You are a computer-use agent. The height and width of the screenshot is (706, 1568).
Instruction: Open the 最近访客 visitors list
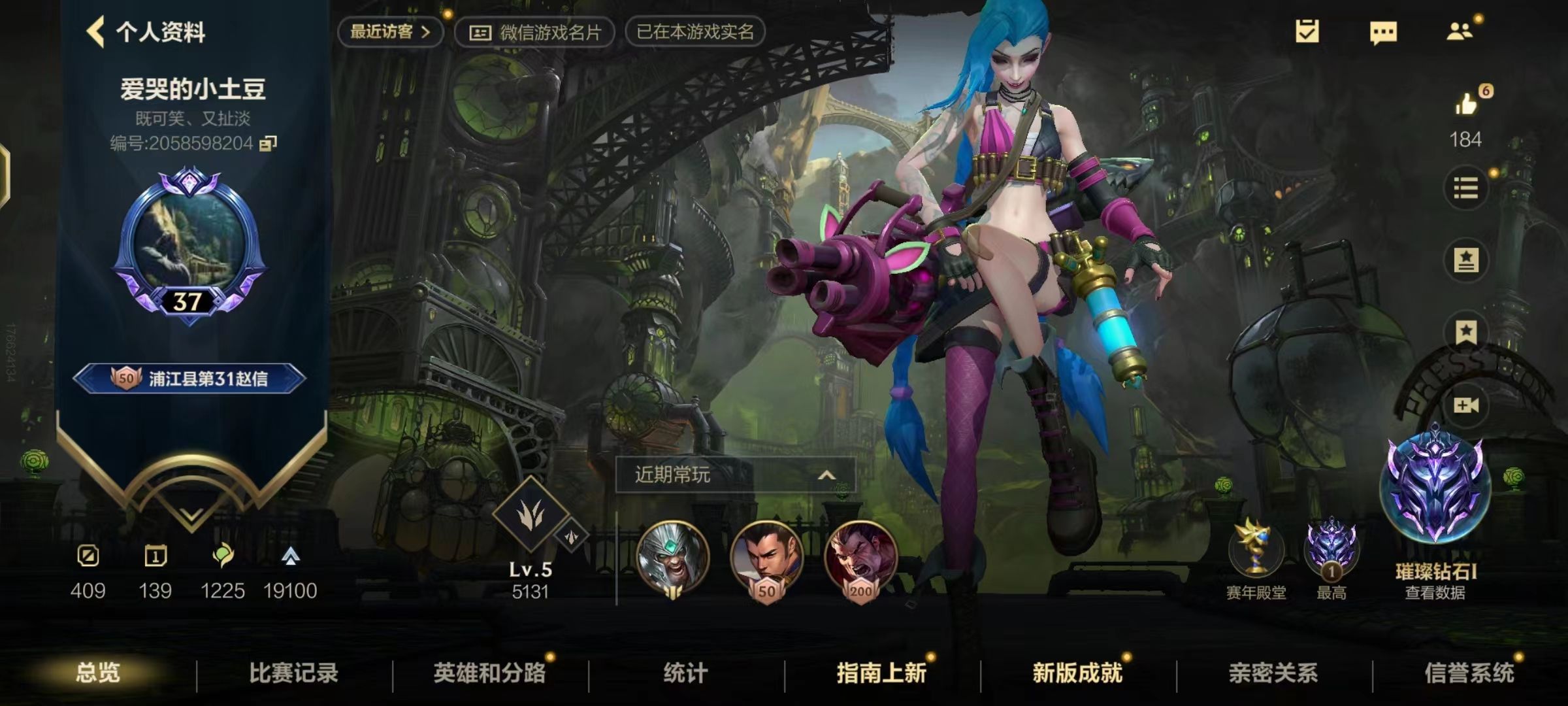tap(390, 31)
